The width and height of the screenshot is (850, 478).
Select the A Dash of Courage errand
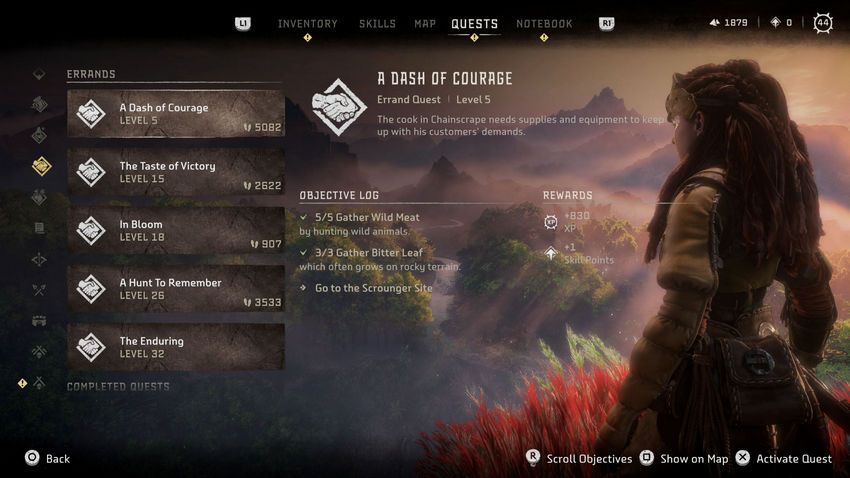click(176, 114)
